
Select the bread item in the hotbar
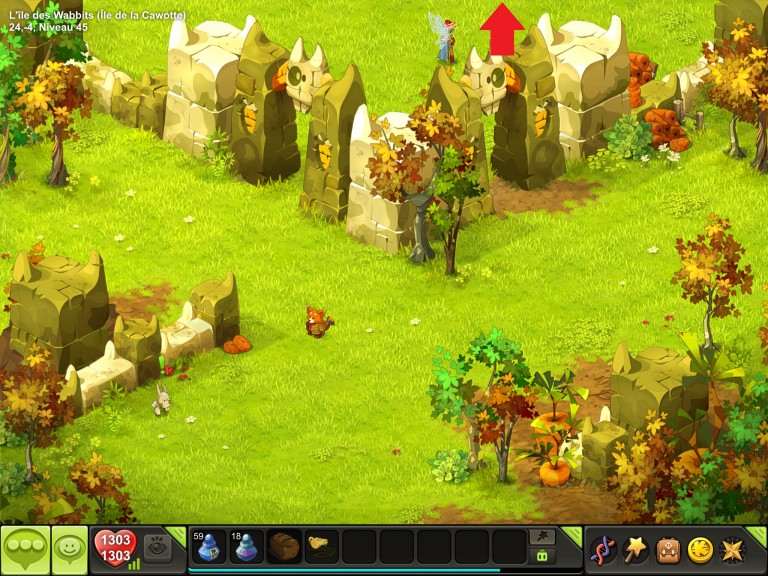284,547
